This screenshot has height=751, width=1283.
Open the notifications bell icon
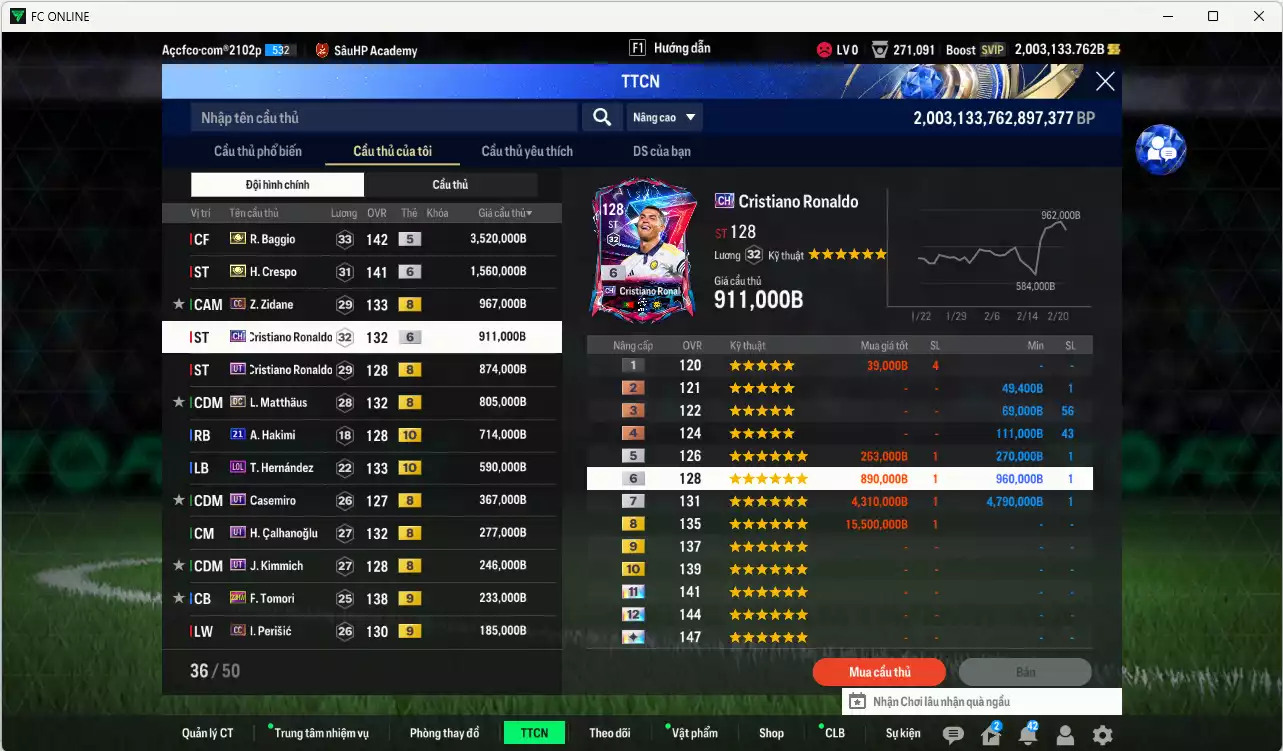tap(1027, 735)
